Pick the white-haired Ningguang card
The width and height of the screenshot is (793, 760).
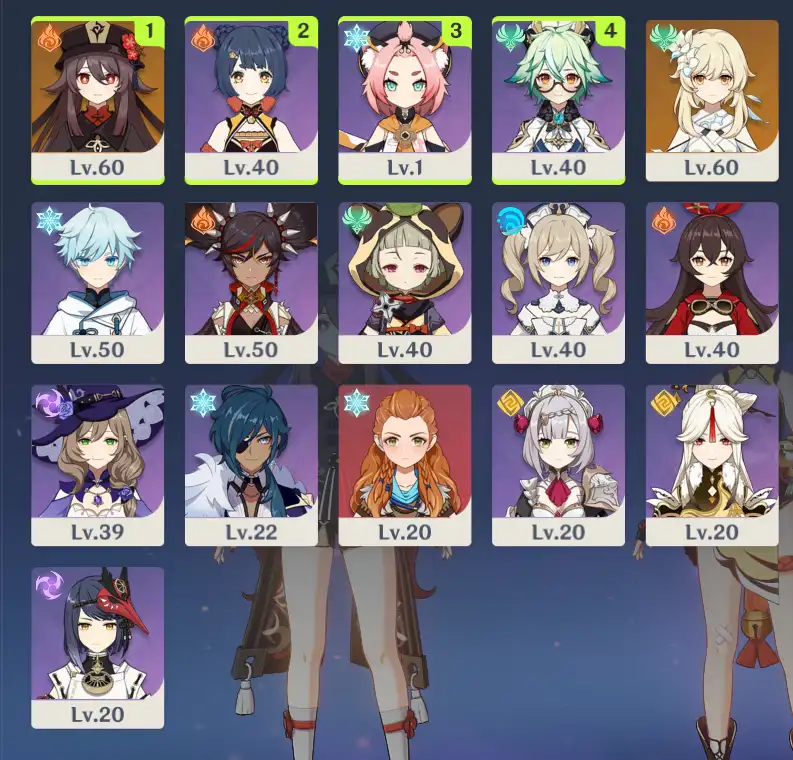coord(712,465)
